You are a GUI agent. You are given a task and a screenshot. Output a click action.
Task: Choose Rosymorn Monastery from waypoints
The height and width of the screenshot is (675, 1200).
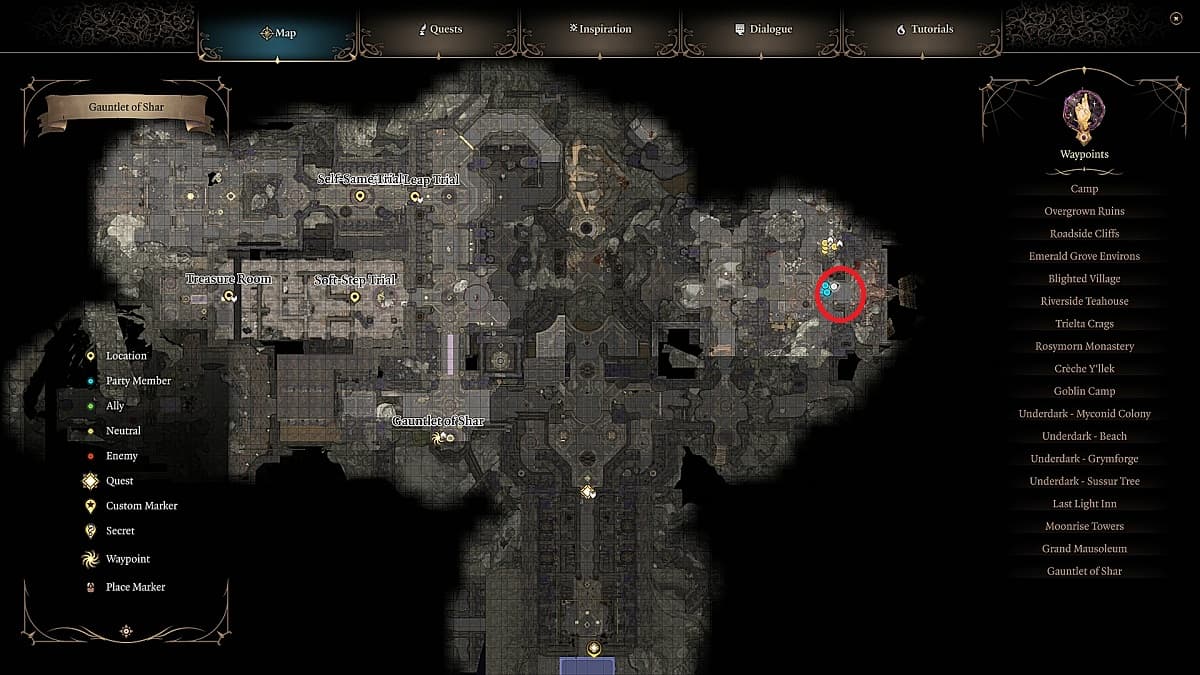pyautogui.click(x=1084, y=346)
